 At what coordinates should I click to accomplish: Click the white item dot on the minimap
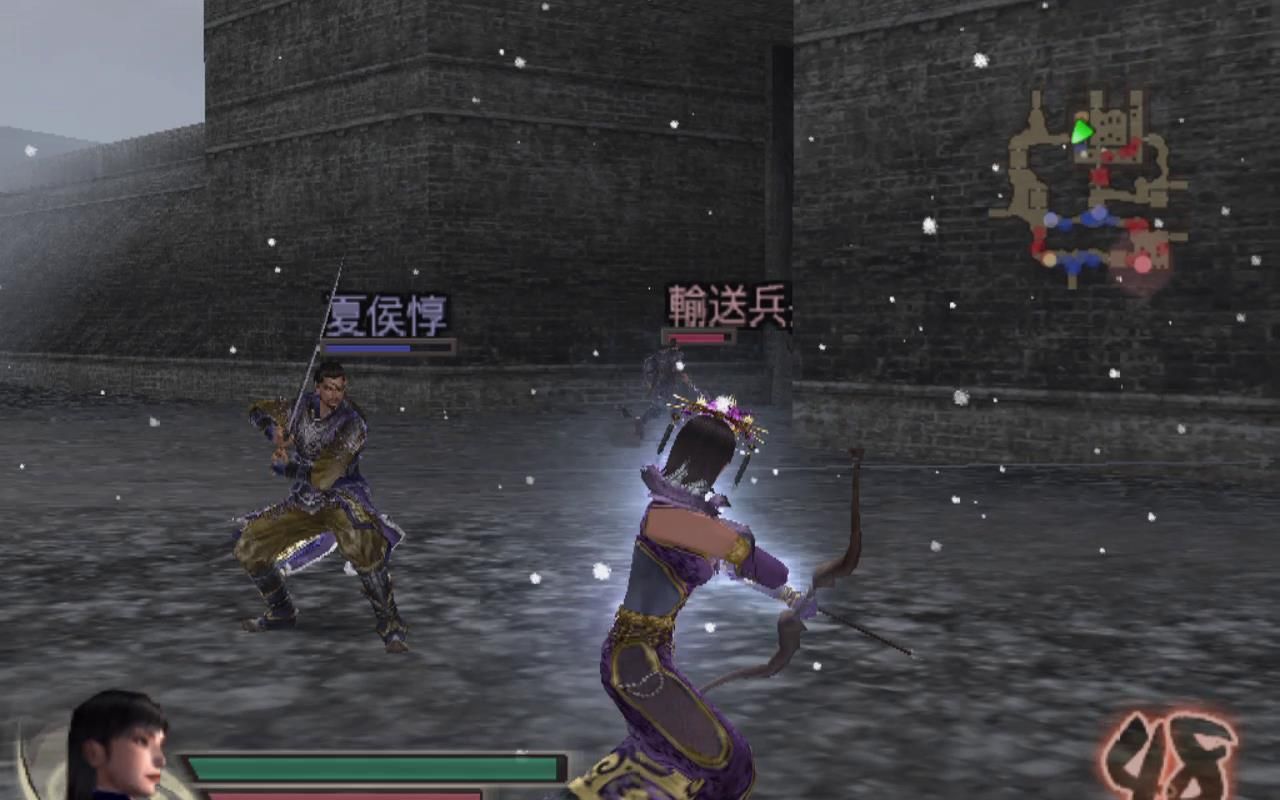tap(1063, 146)
